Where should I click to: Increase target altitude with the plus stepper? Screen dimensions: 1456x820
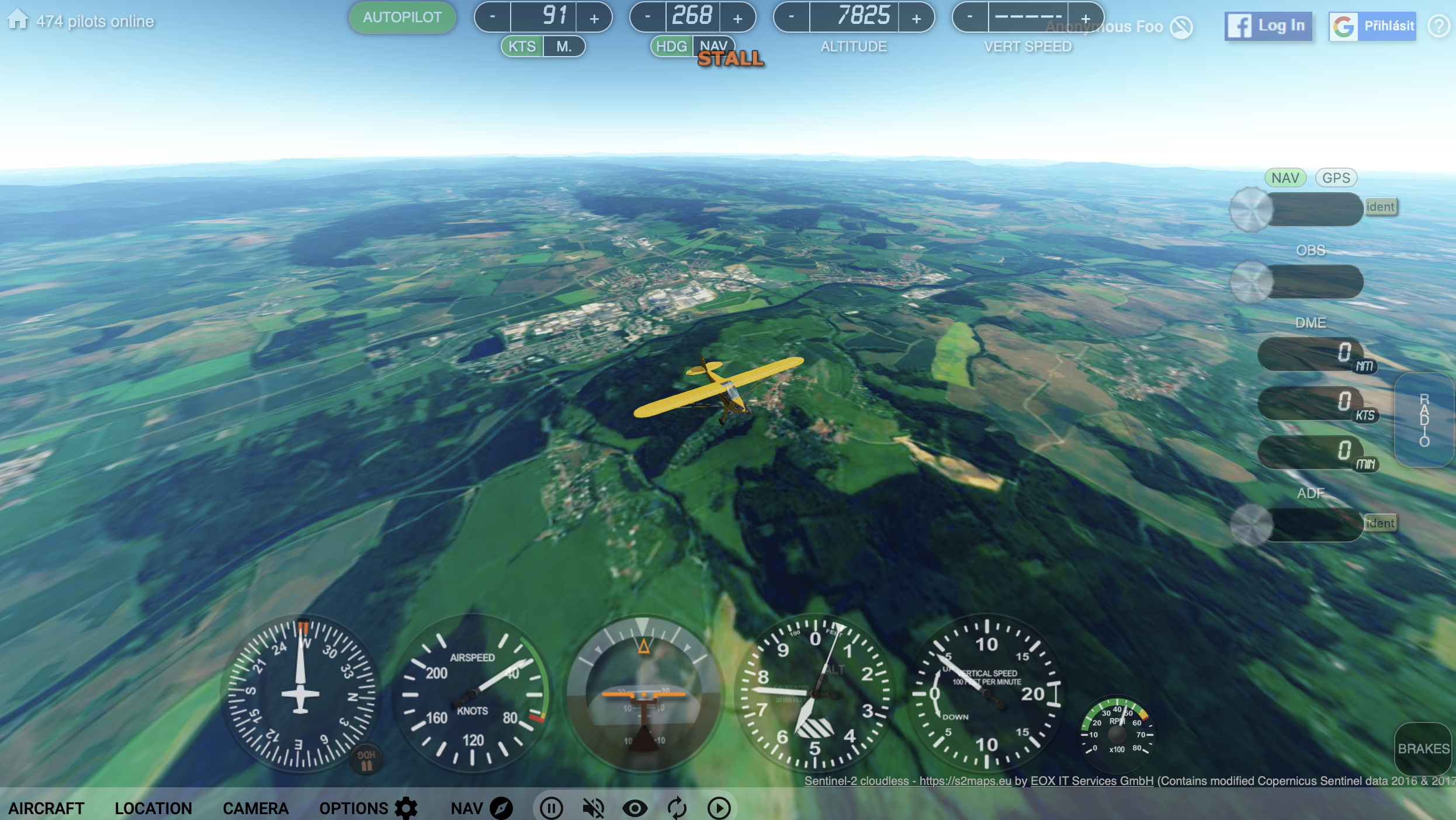916,17
